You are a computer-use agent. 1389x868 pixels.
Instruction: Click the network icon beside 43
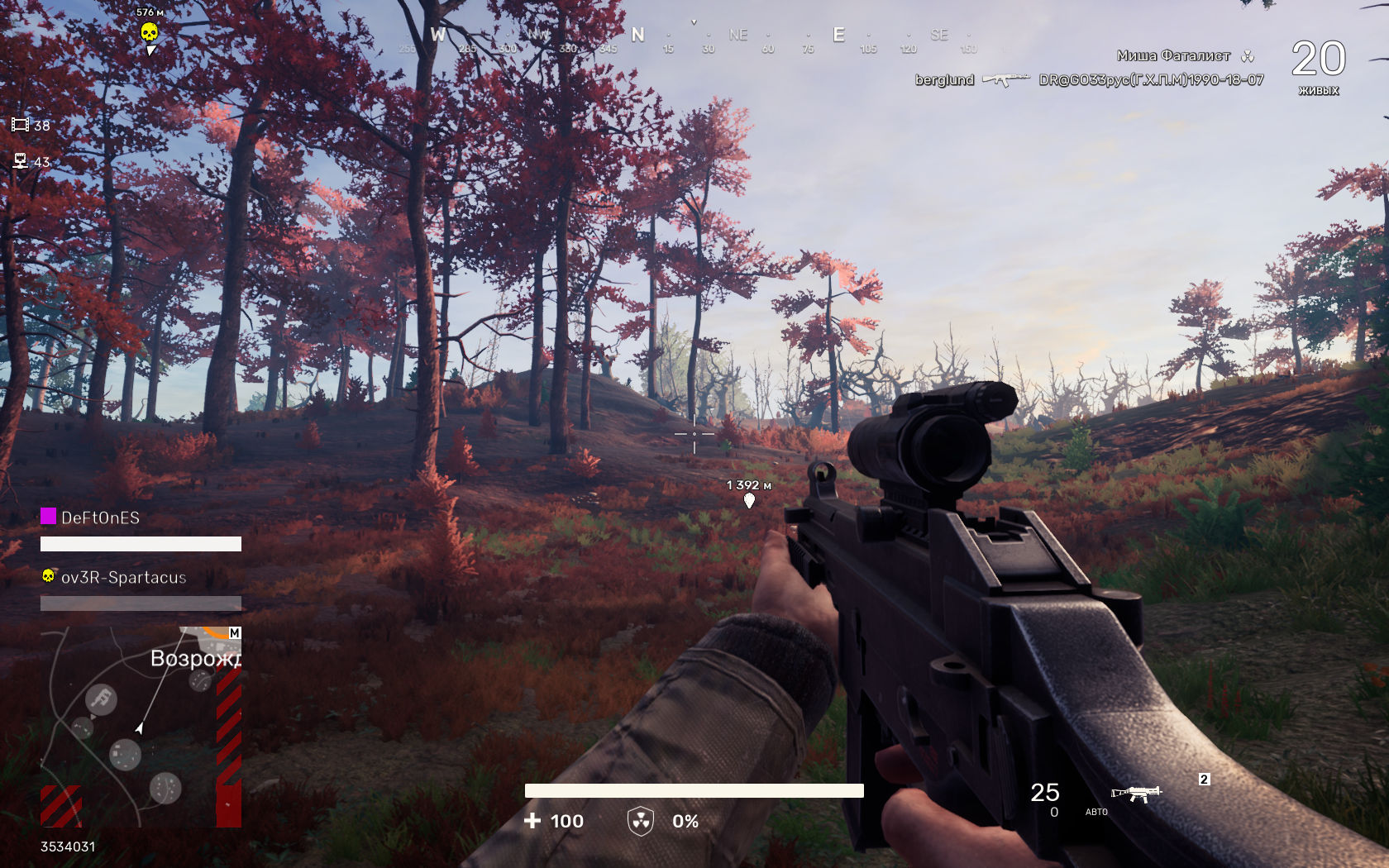click(x=20, y=161)
